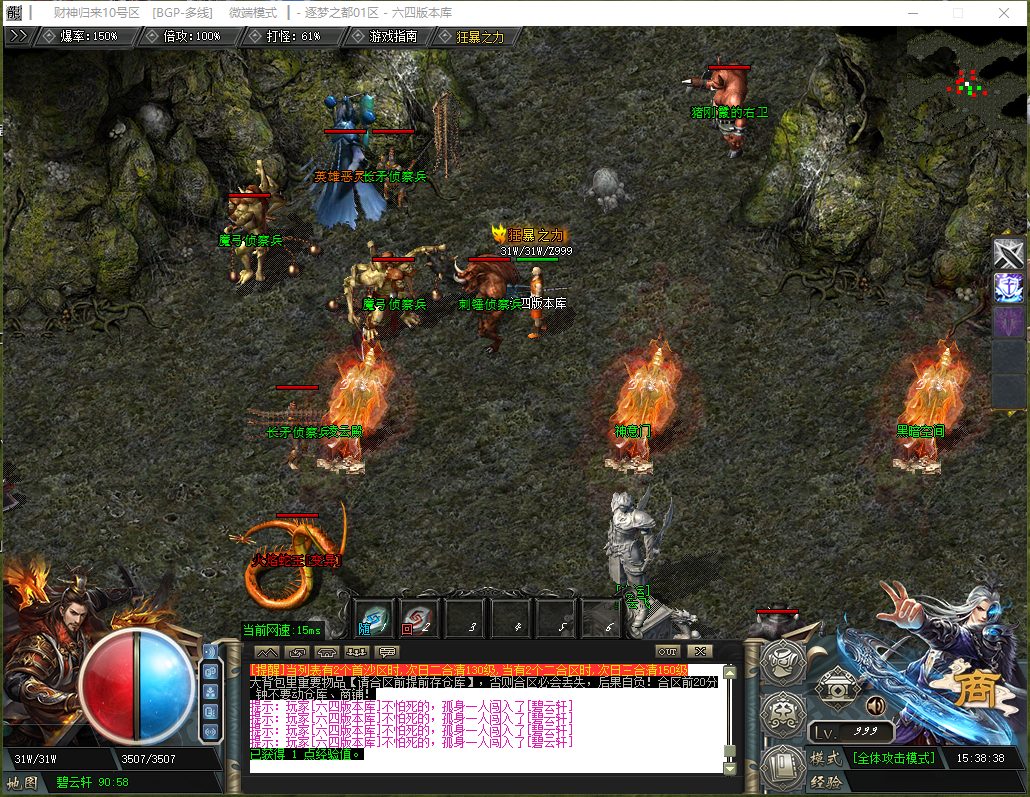Select the 狂暴之力 top bar entry
Image resolution: width=1030 pixels, height=797 pixels.
[480, 36]
